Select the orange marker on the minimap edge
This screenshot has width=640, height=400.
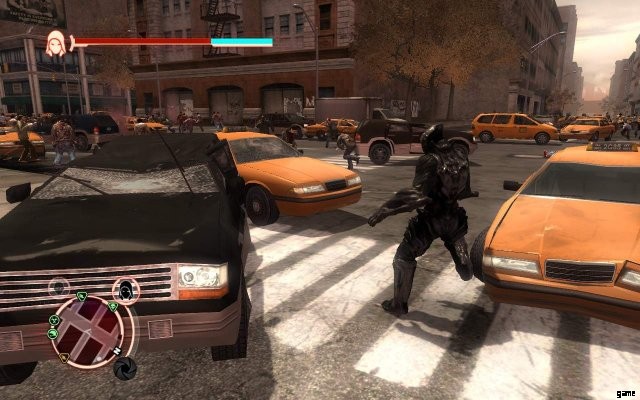(64, 358)
